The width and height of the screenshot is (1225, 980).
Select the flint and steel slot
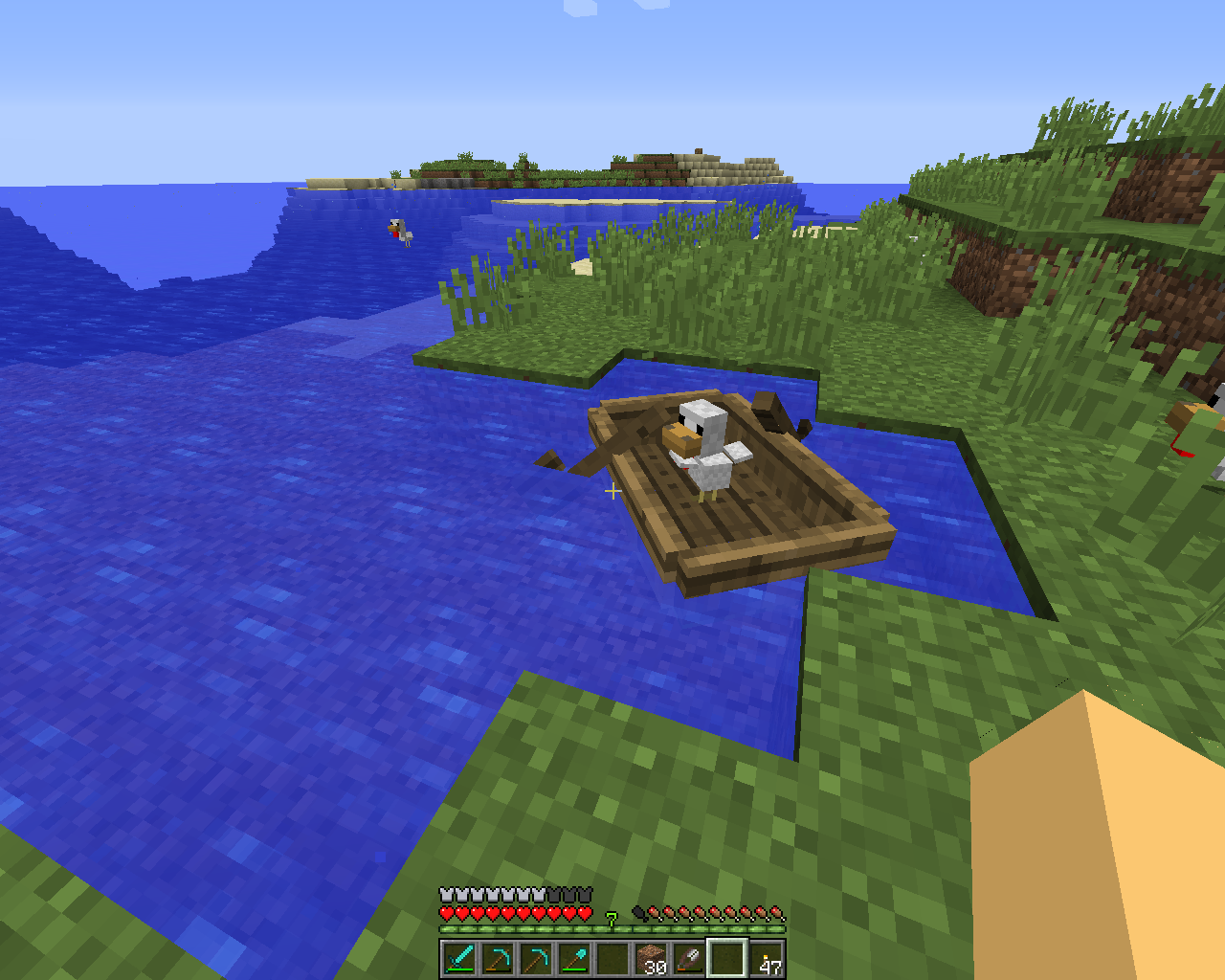(x=689, y=958)
